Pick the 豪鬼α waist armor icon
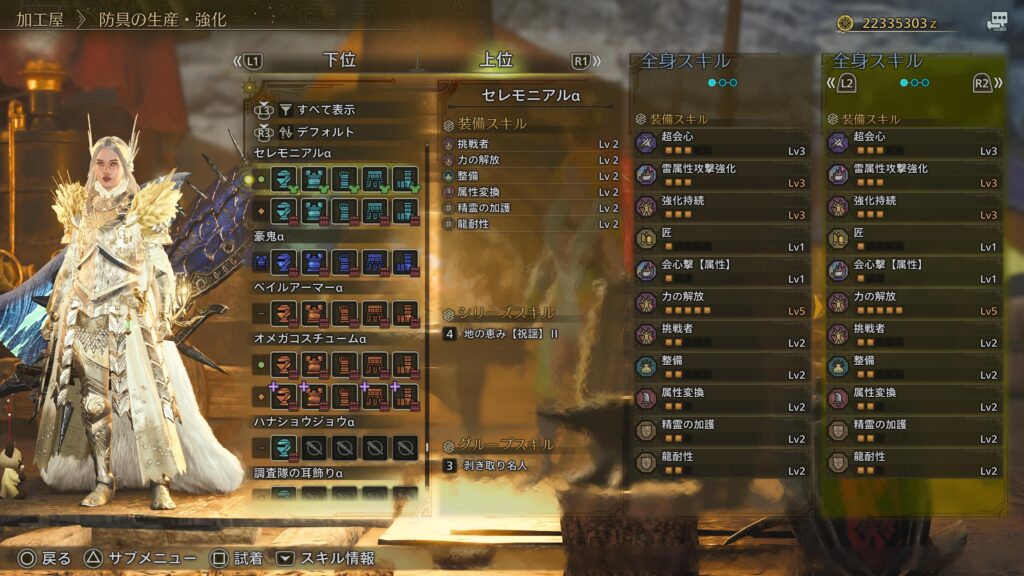 coord(375,263)
